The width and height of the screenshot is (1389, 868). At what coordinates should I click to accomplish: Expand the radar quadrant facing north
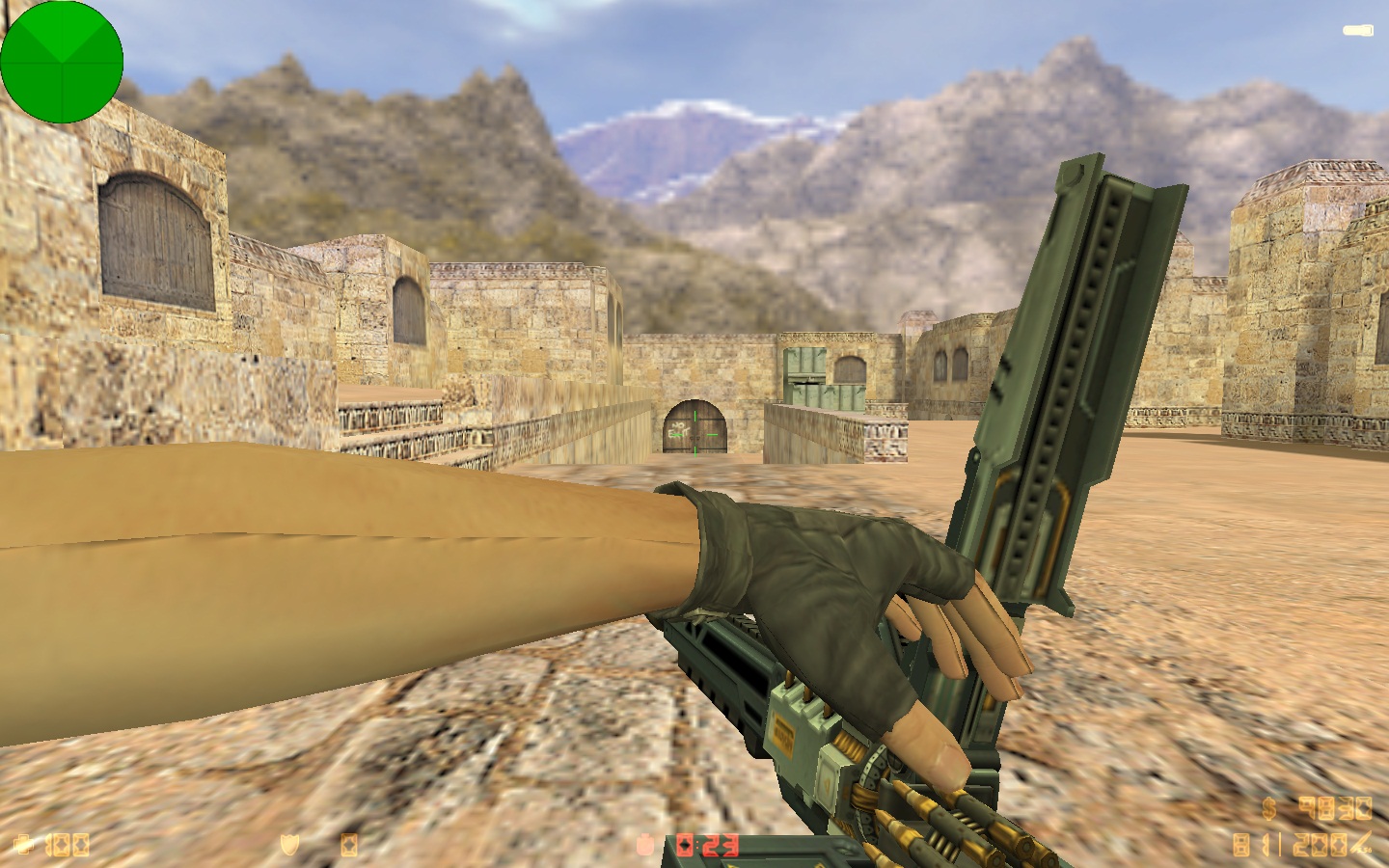coord(65,34)
